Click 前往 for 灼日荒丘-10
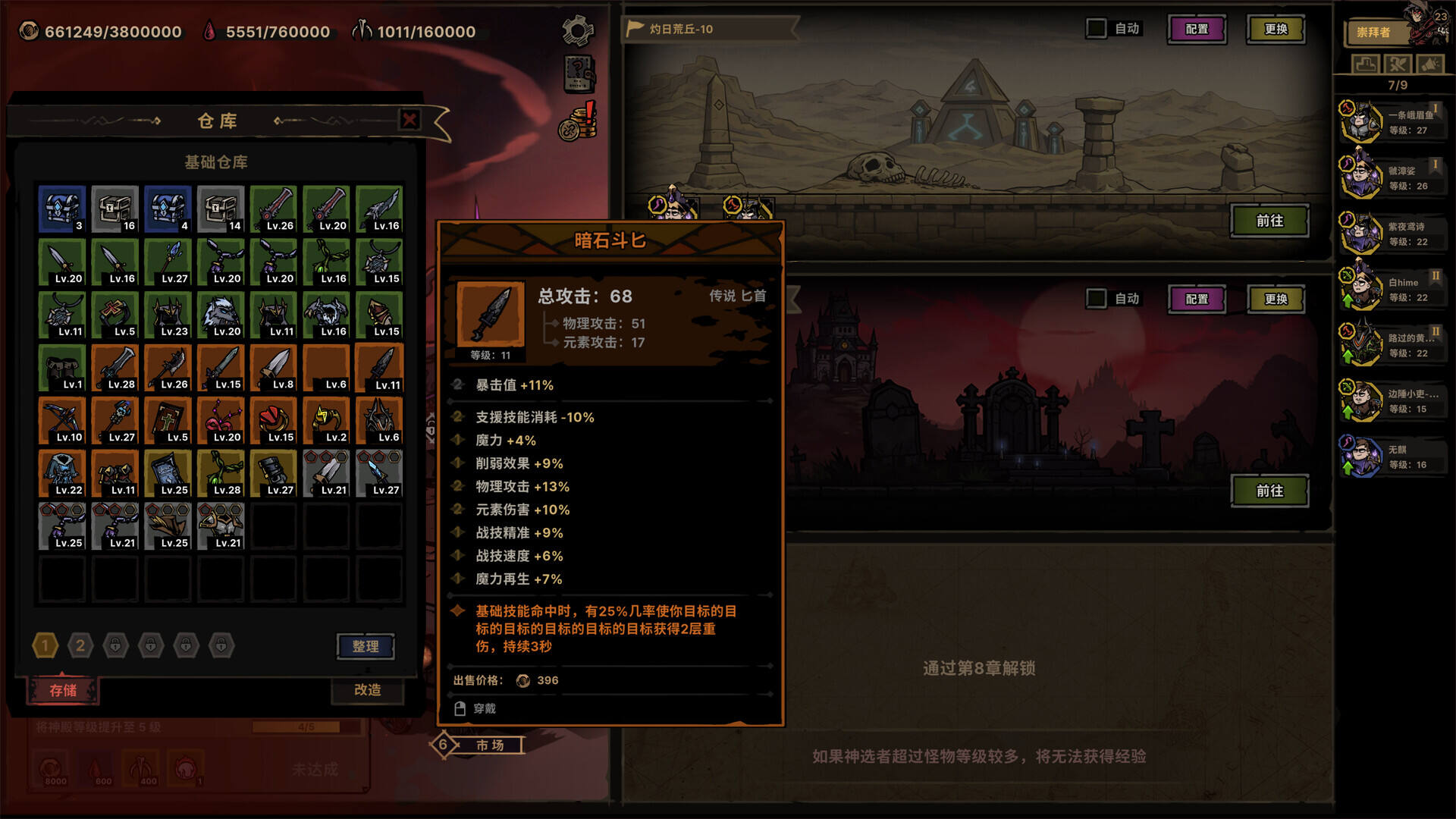Viewport: 1456px width, 819px height. tap(1269, 221)
